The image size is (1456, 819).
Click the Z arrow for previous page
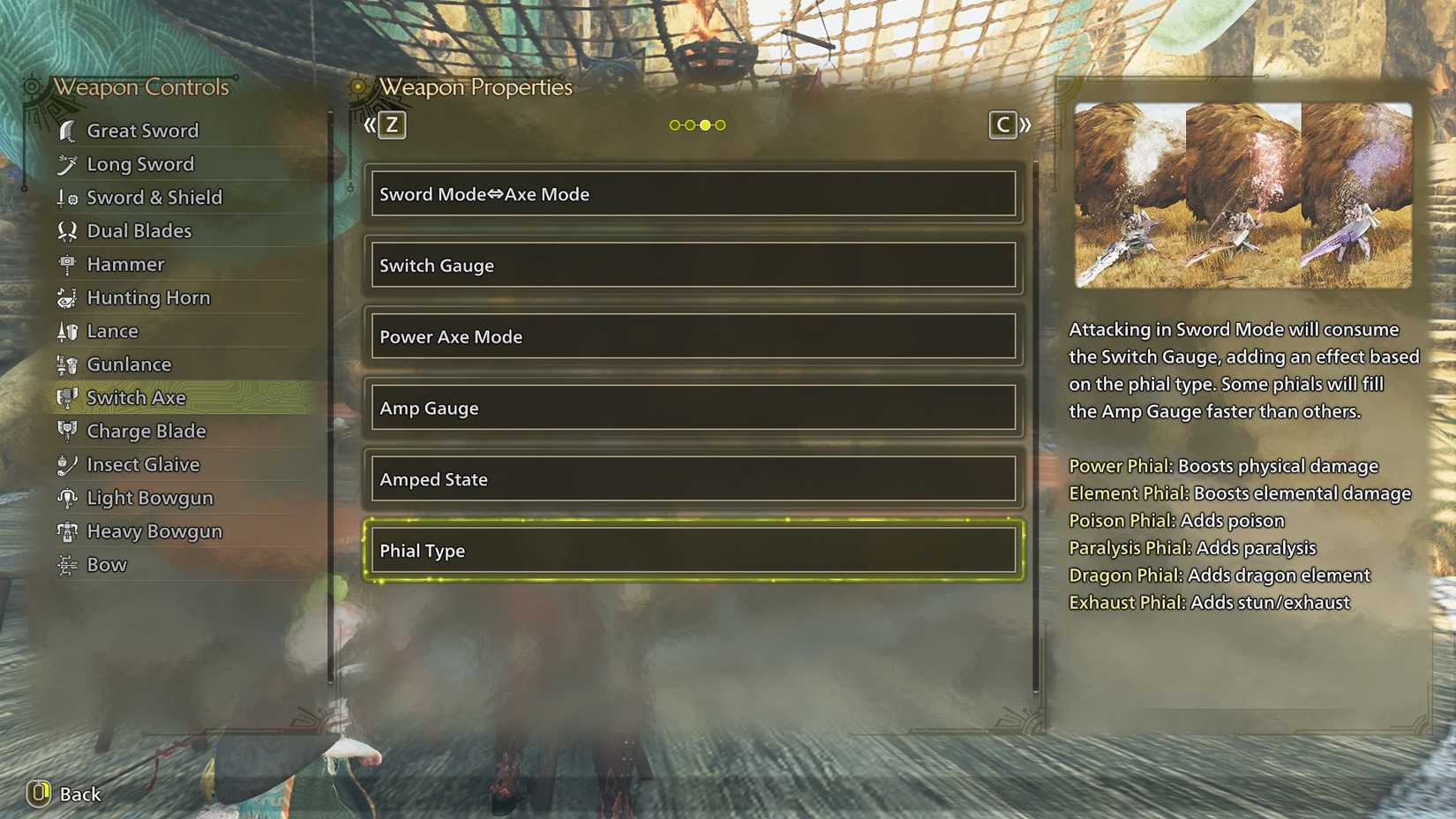(388, 124)
